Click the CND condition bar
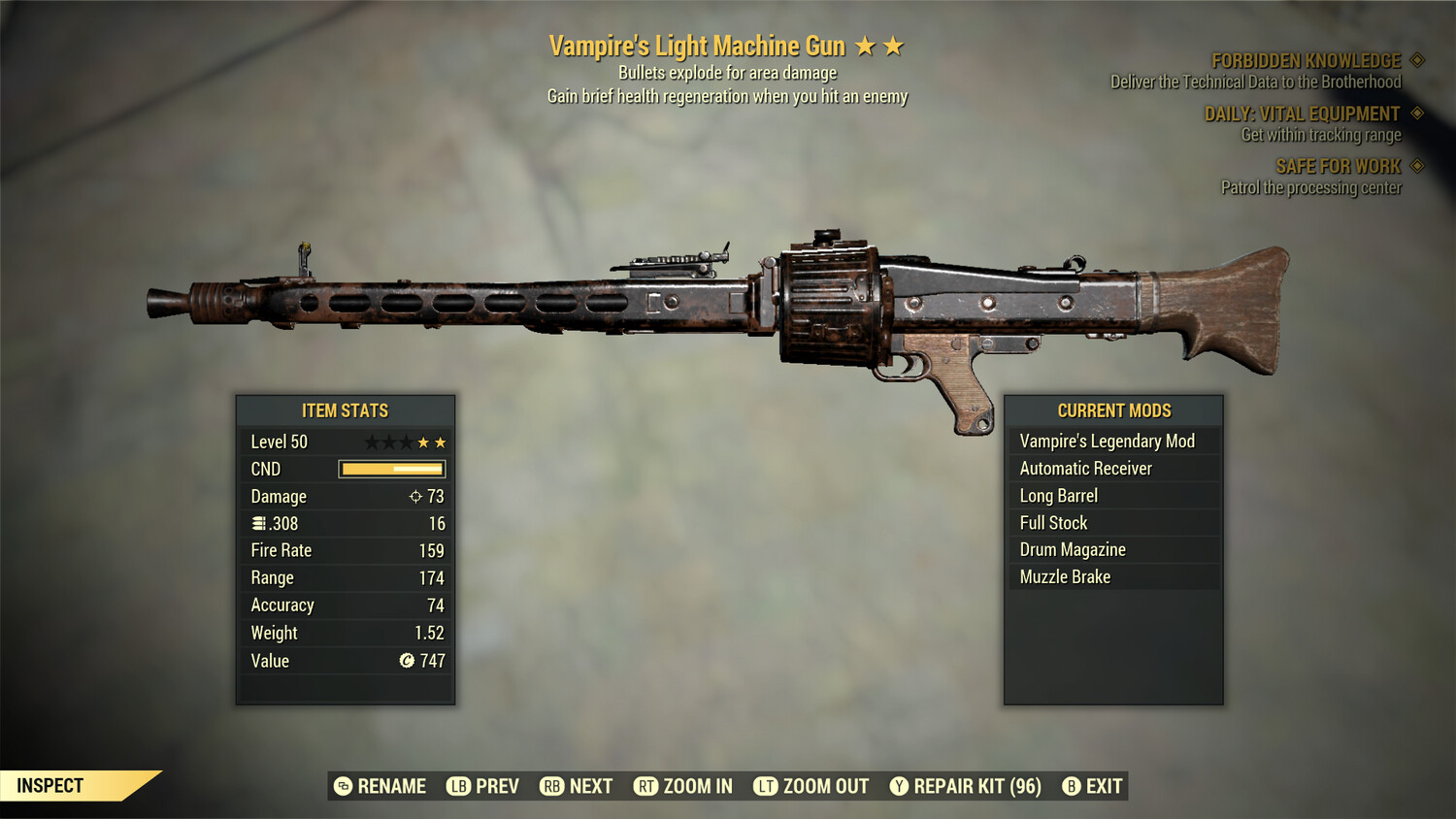 coord(391,469)
